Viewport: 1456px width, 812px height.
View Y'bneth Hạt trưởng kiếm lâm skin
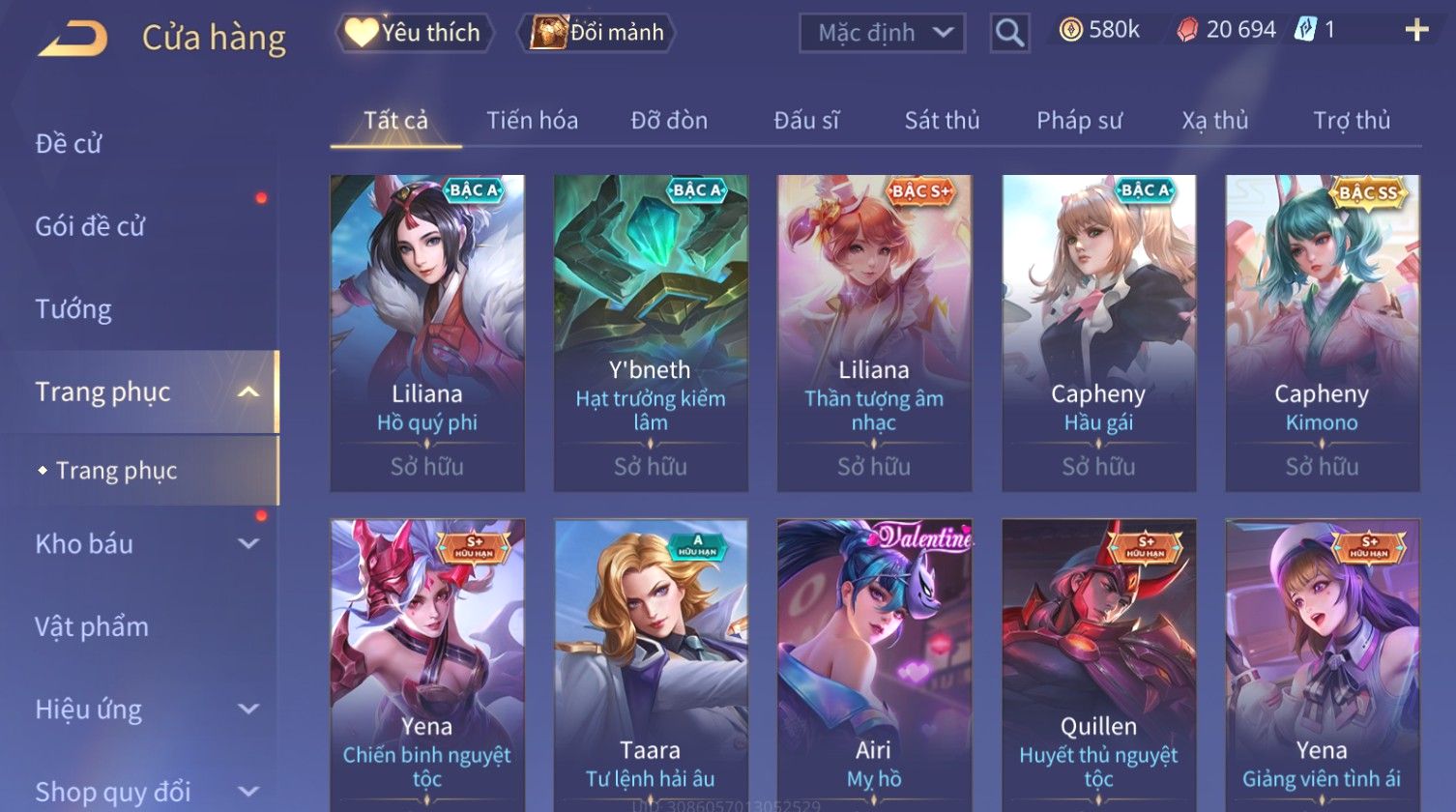click(651, 333)
